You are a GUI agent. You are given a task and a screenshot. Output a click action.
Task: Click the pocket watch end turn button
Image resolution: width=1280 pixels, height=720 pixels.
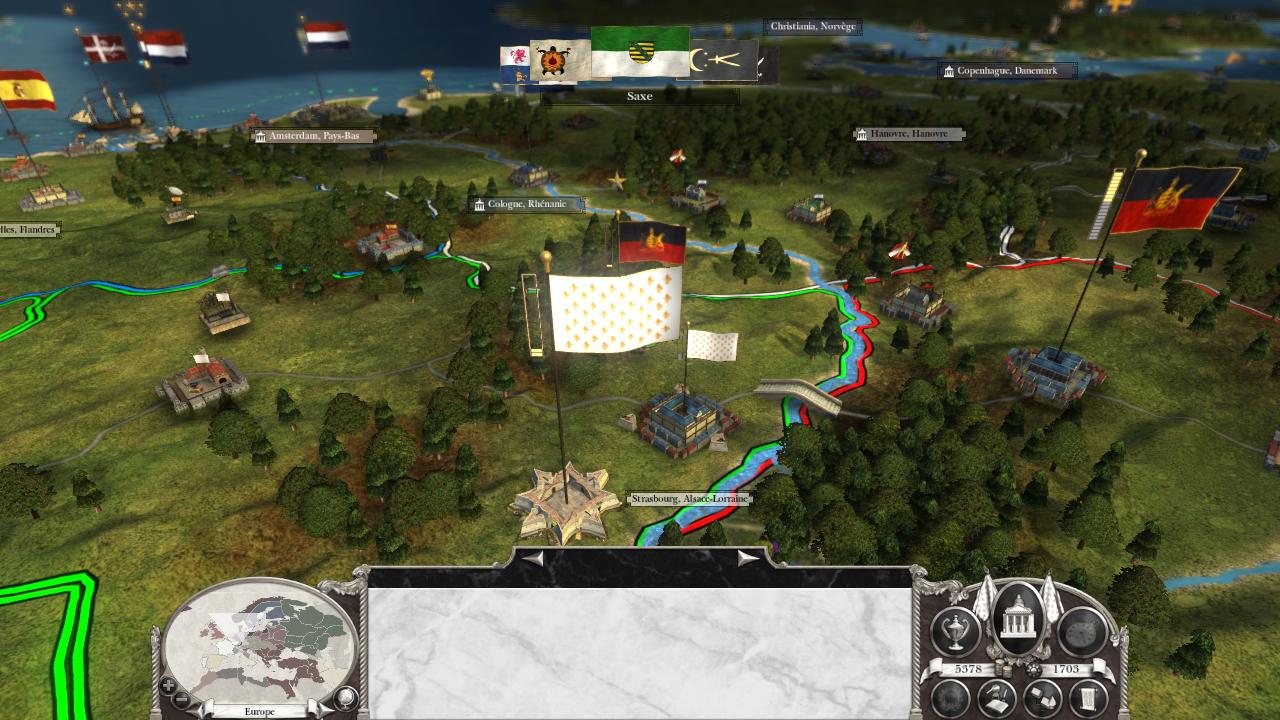(1082, 632)
